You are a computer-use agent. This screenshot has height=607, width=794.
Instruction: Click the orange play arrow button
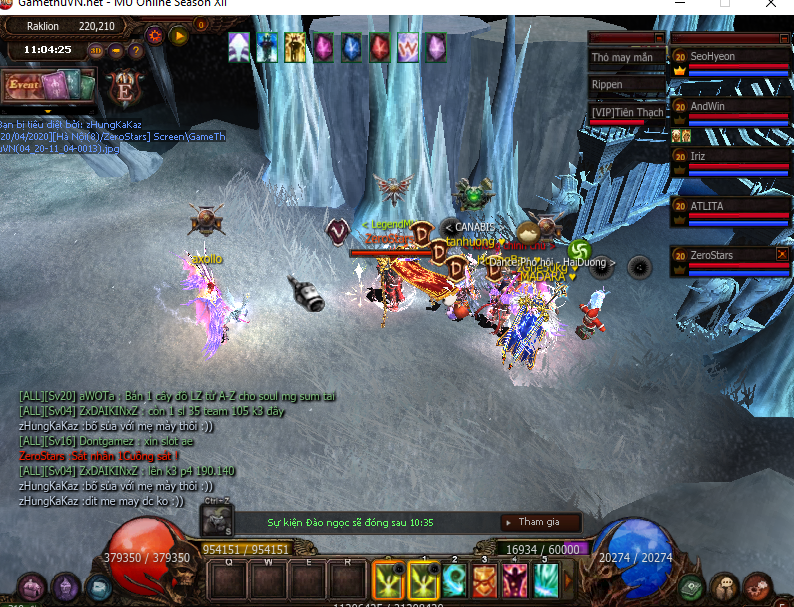point(179,36)
